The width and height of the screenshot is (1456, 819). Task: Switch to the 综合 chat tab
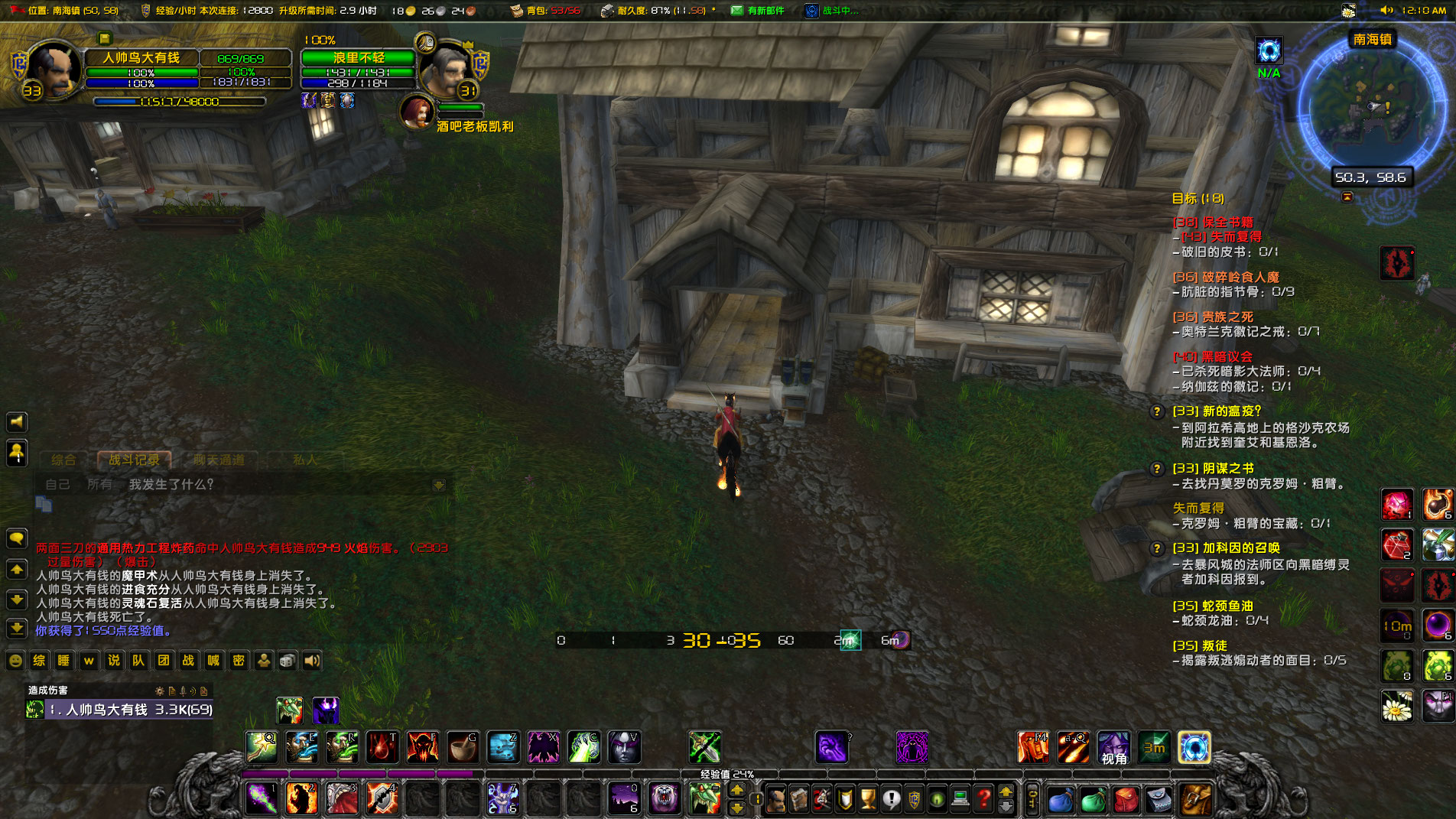(x=67, y=460)
